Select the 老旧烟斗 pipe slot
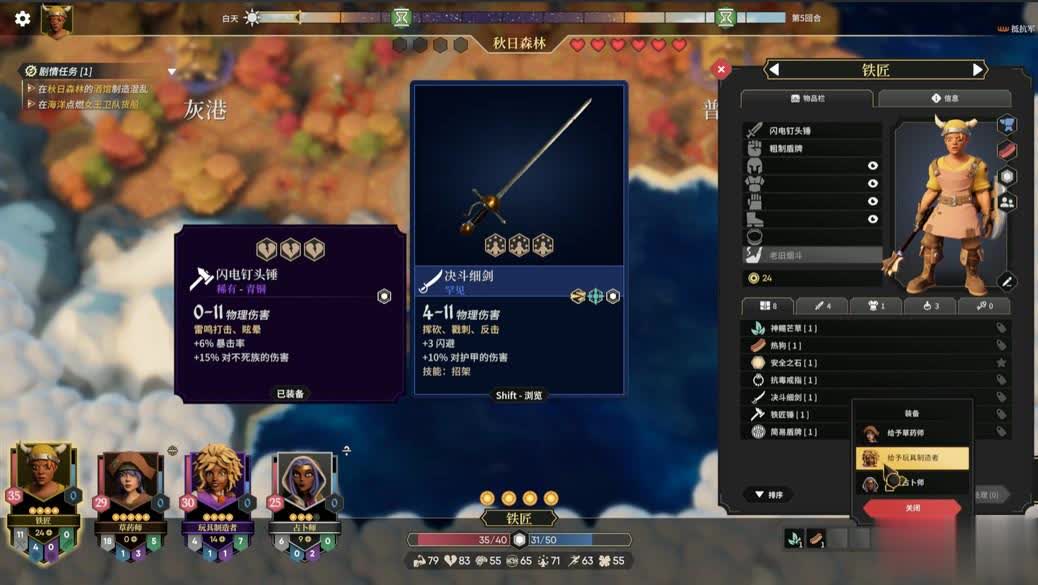The height and width of the screenshot is (585, 1038). [812, 255]
